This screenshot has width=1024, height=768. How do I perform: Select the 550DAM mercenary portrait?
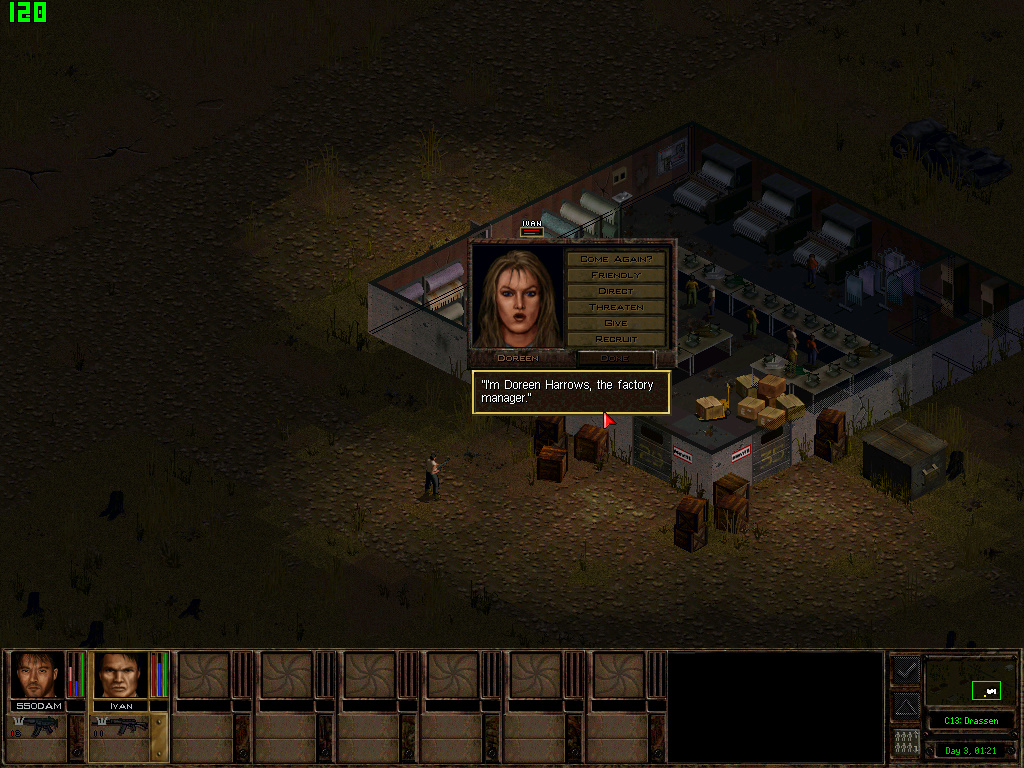pos(38,675)
